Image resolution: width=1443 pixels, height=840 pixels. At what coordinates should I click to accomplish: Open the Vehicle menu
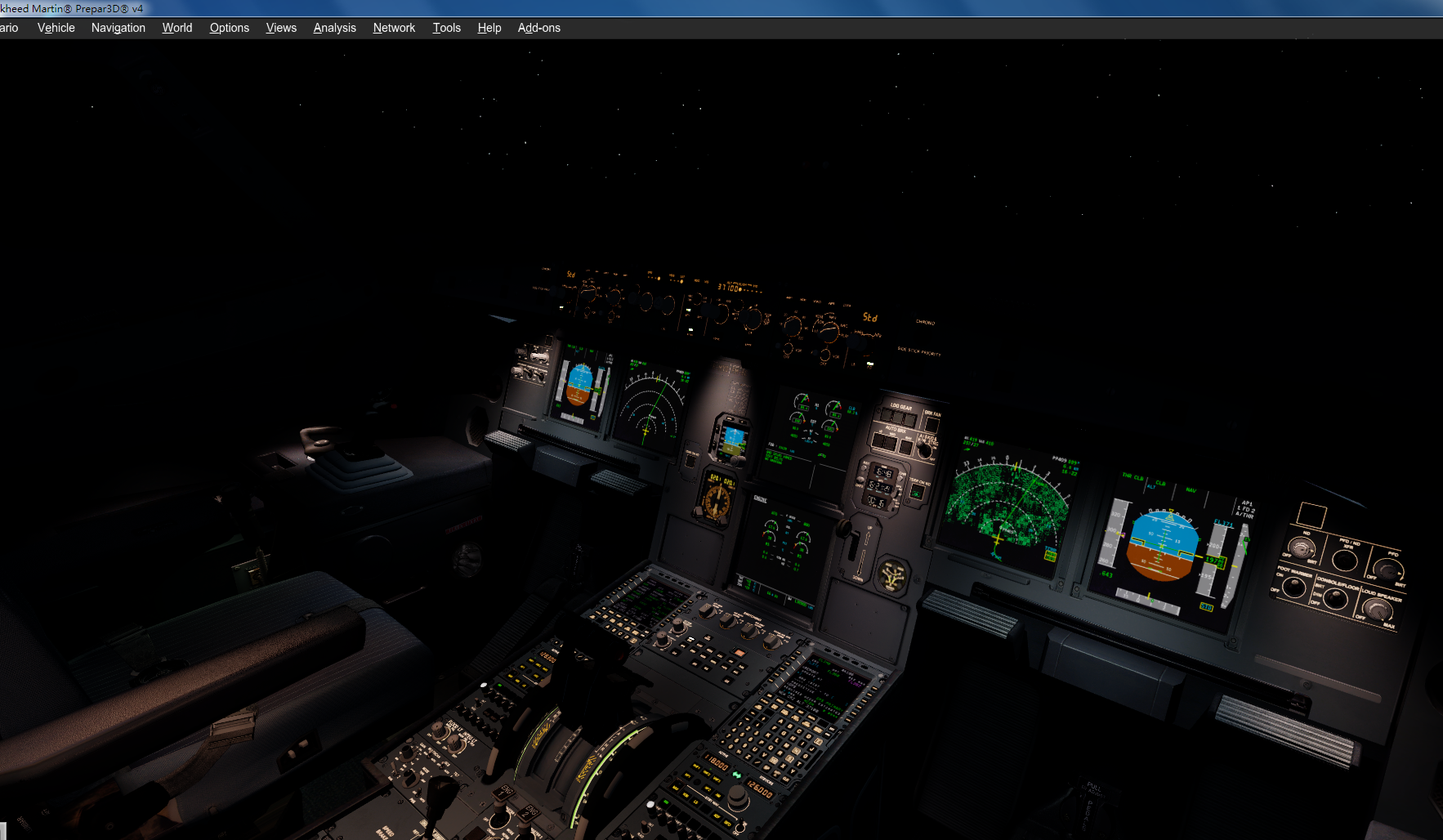click(56, 27)
